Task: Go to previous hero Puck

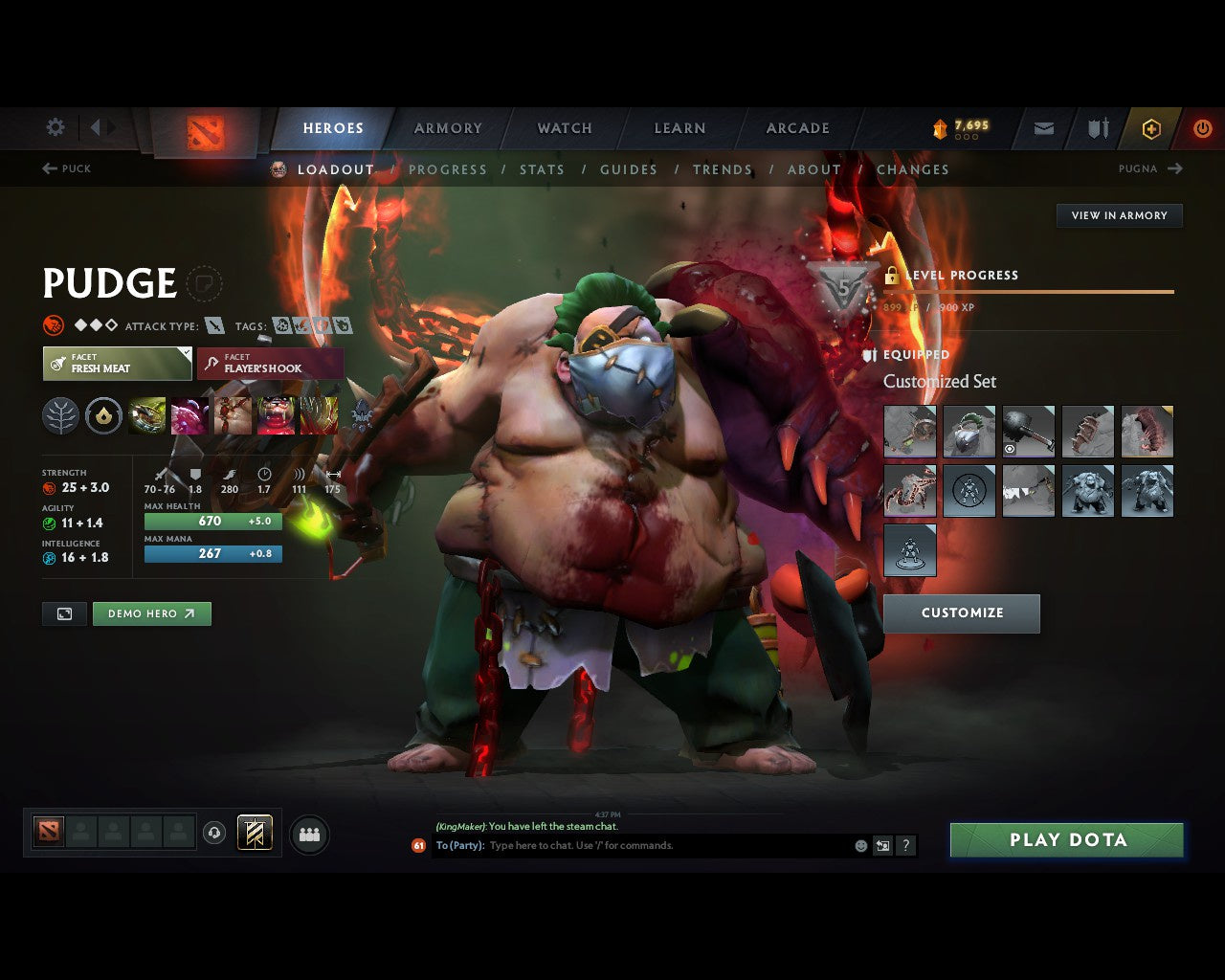Action: point(66,168)
